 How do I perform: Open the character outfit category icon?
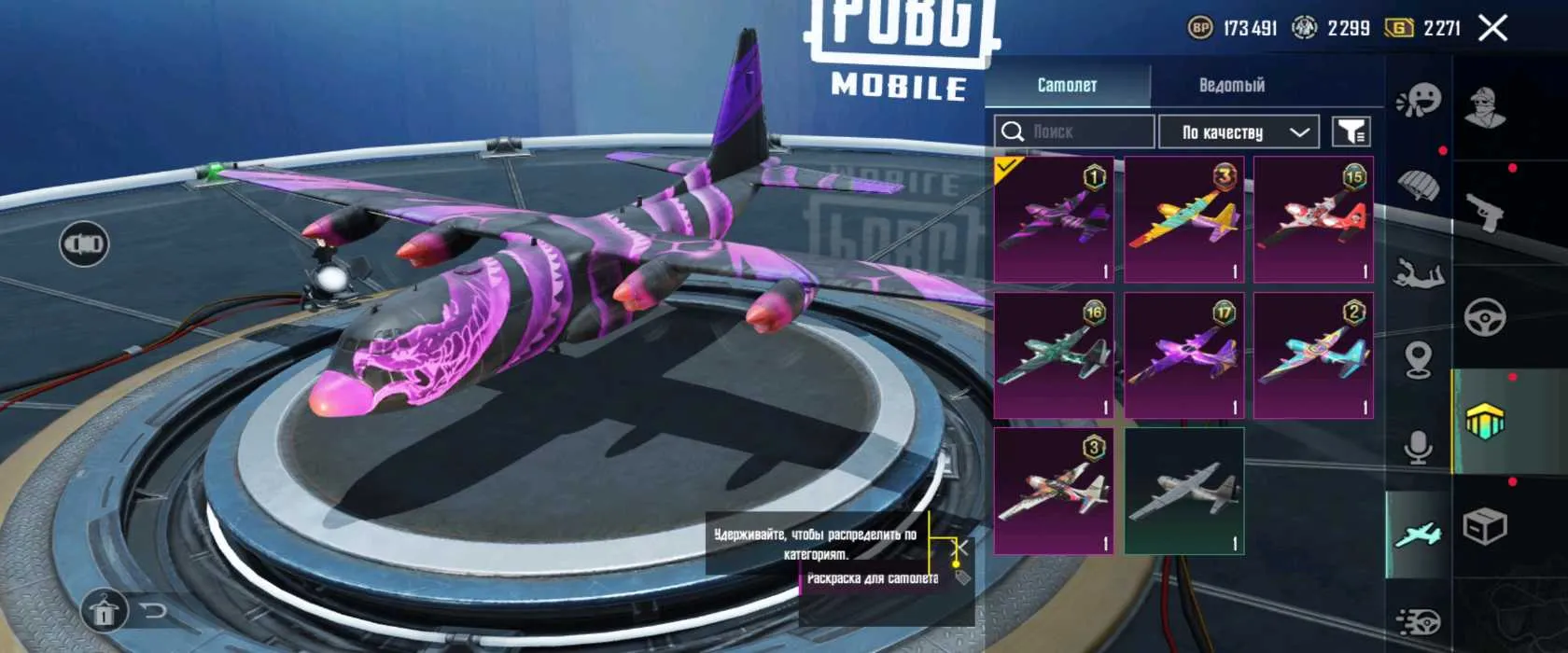pos(1485,107)
